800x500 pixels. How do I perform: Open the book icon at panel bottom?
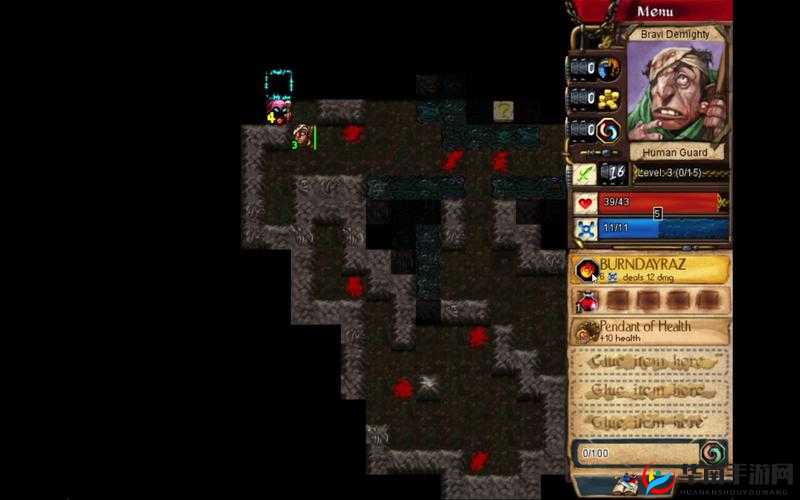click(630, 484)
